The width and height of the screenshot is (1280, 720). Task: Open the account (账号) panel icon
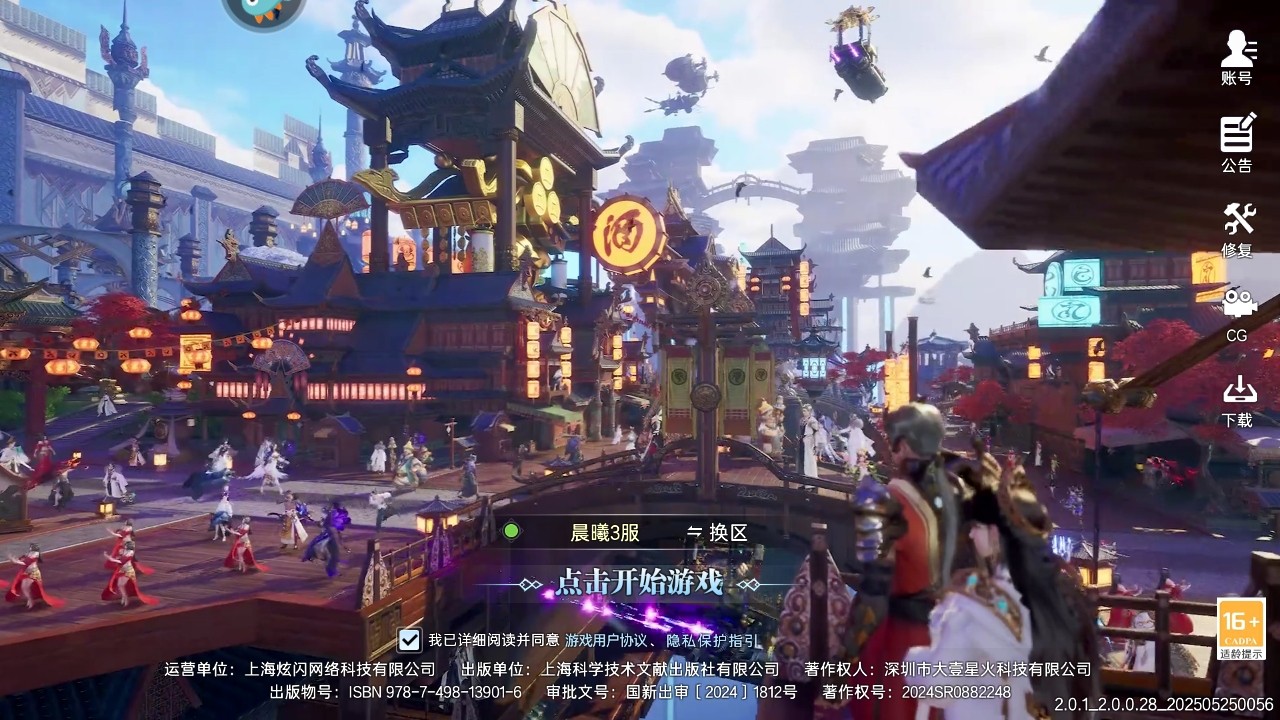(x=1238, y=48)
